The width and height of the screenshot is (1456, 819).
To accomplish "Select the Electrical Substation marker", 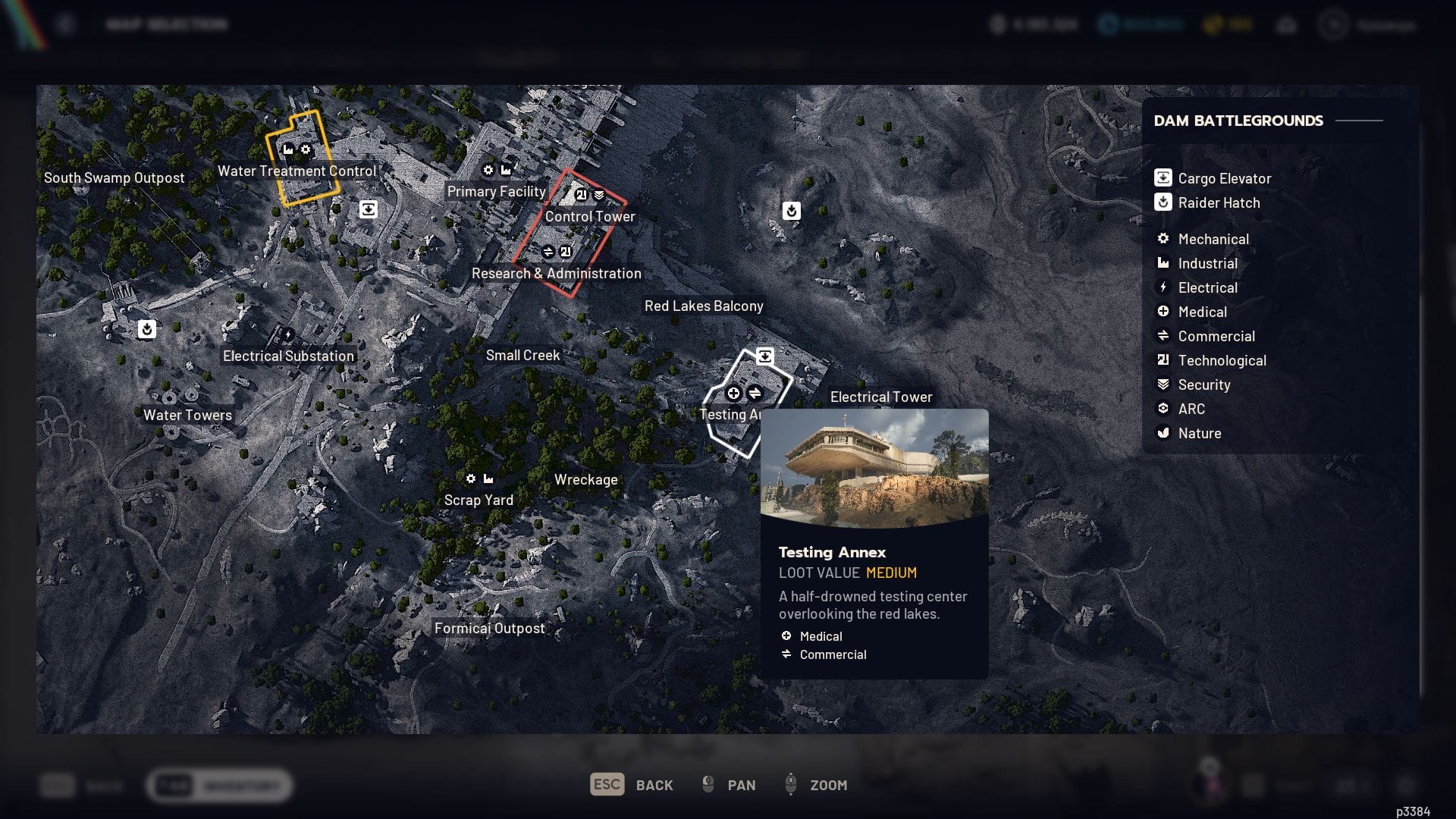I will [288, 356].
